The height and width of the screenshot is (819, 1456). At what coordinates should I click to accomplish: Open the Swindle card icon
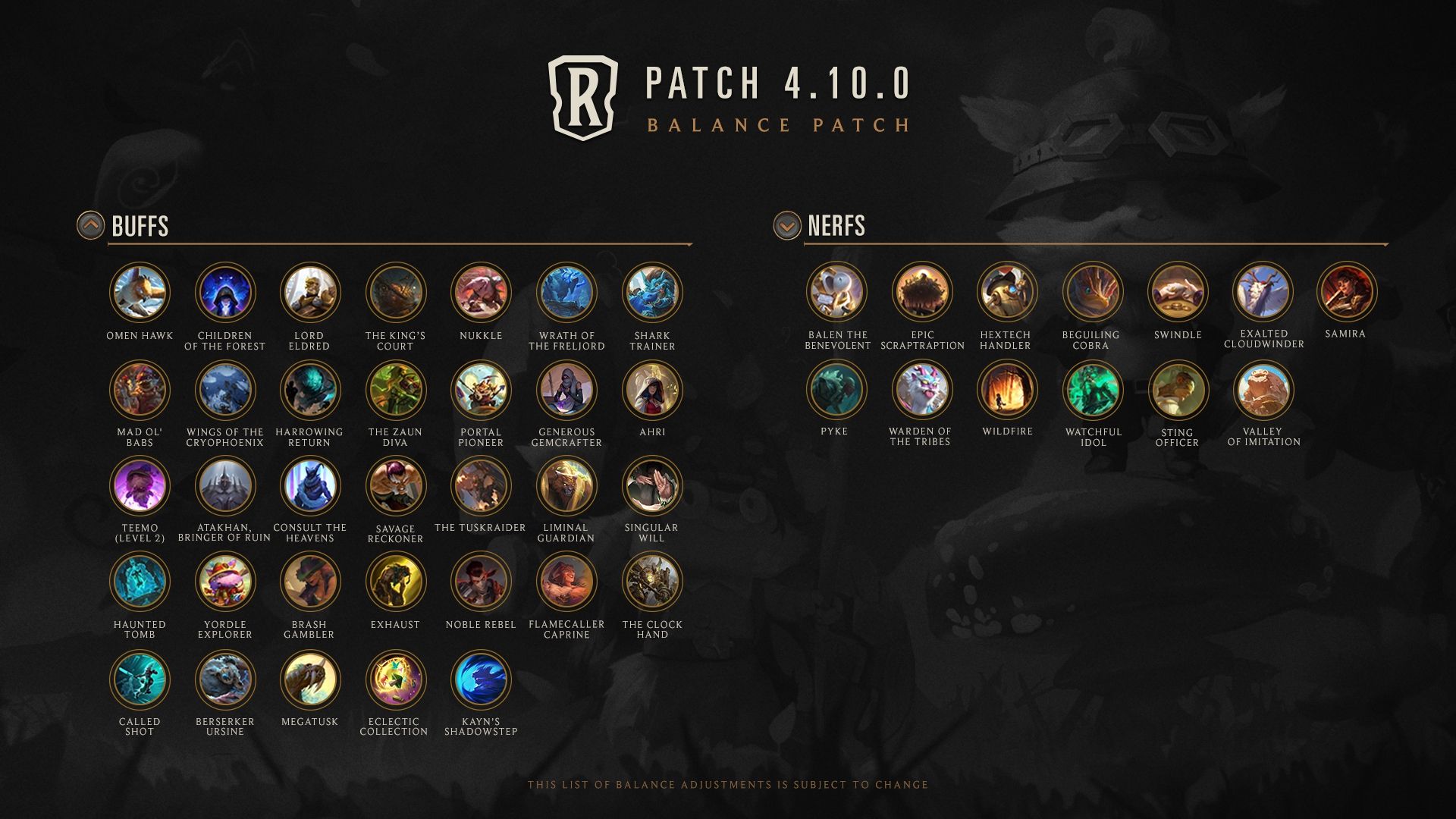click(x=1178, y=292)
